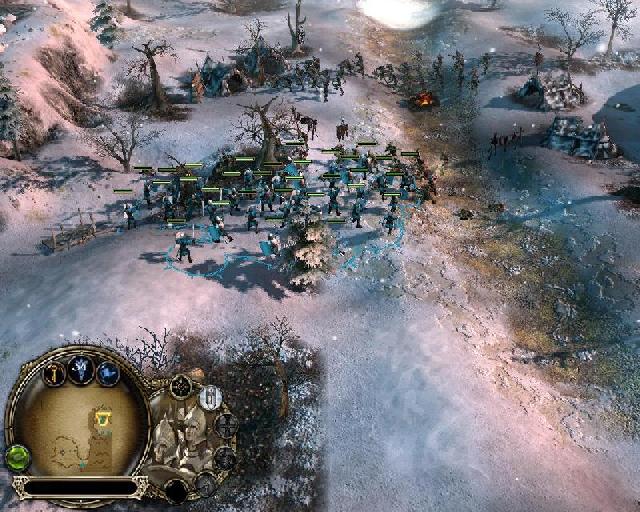Screen dimensions: 640x512
Task: Select the white tree power icon
Action: [x=81, y=371]
